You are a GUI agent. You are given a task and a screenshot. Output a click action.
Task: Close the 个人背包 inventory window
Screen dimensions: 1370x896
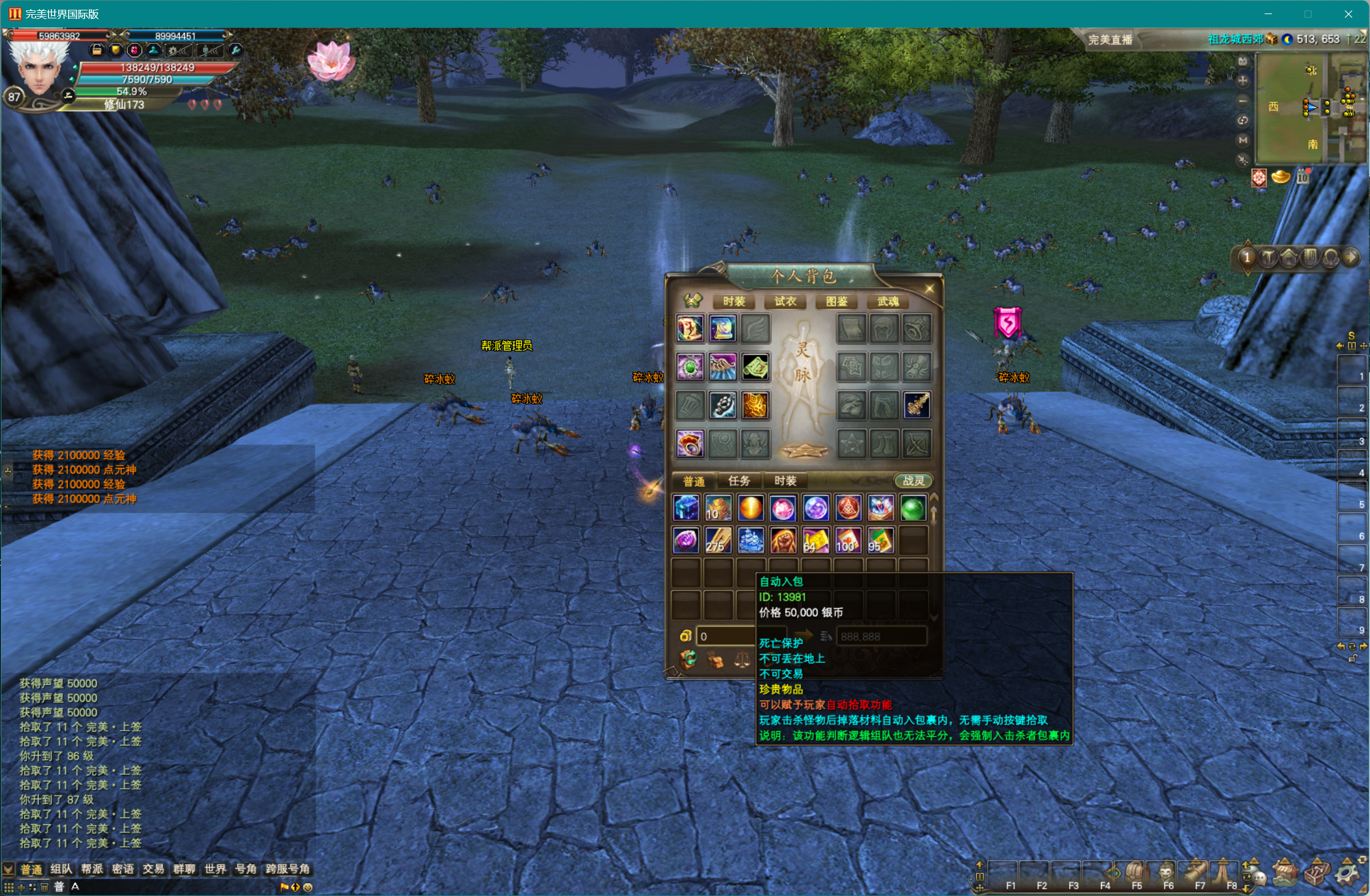(929, 288)
